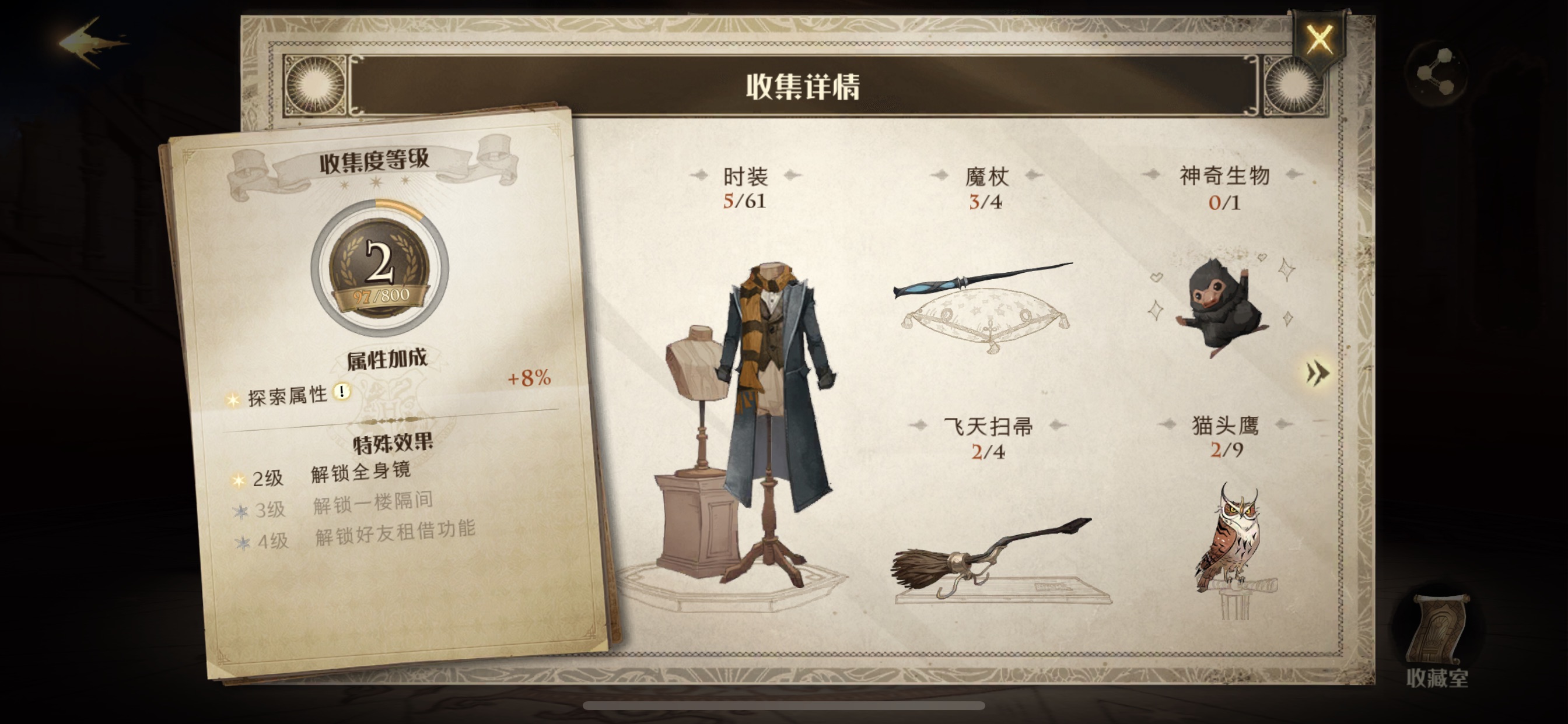Click the level 2 collection badge
Image resolution: width=1568 pixels, height=724 pixels.
click(380, 268)
